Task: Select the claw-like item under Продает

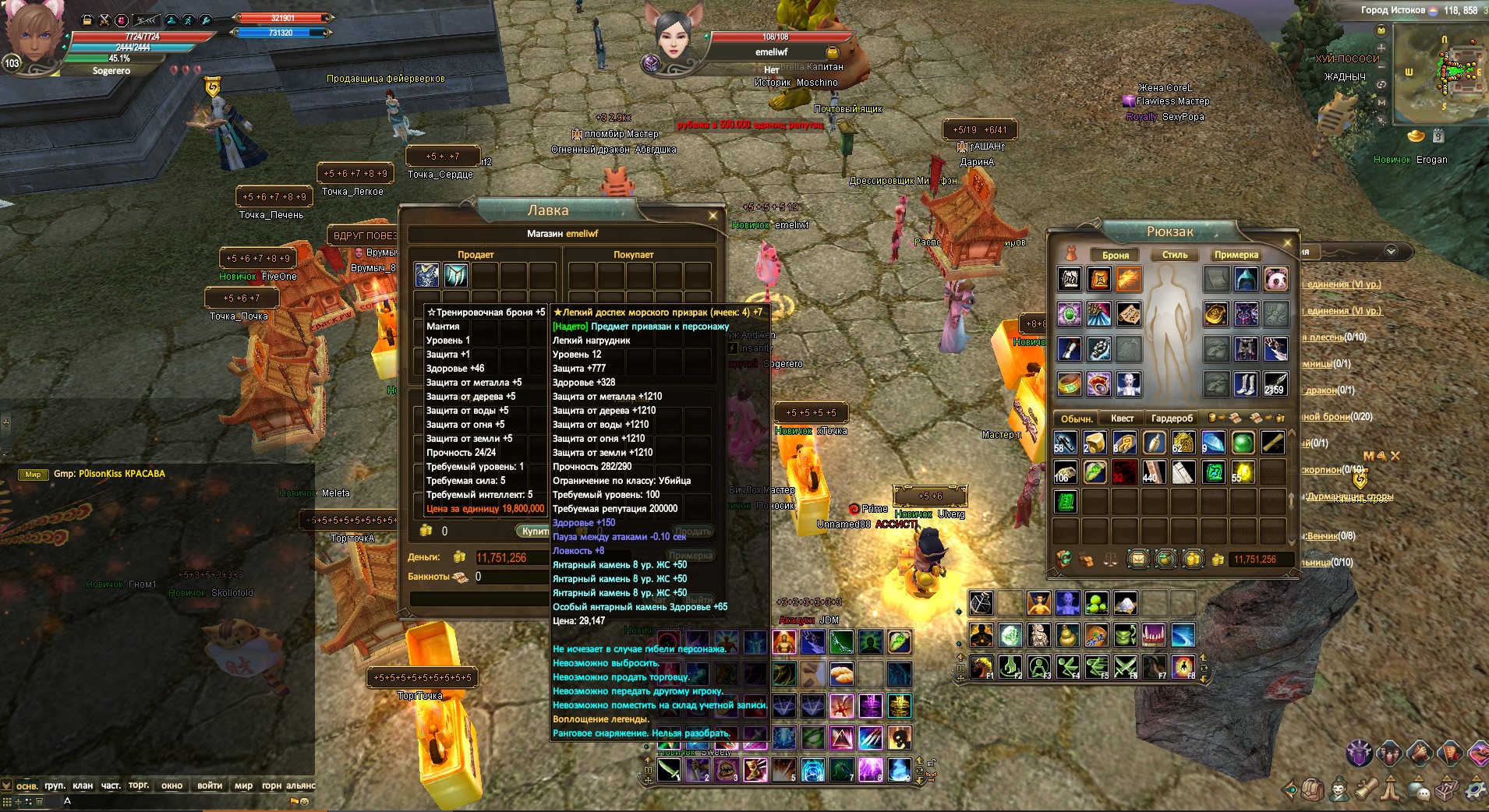Action: 456,275
